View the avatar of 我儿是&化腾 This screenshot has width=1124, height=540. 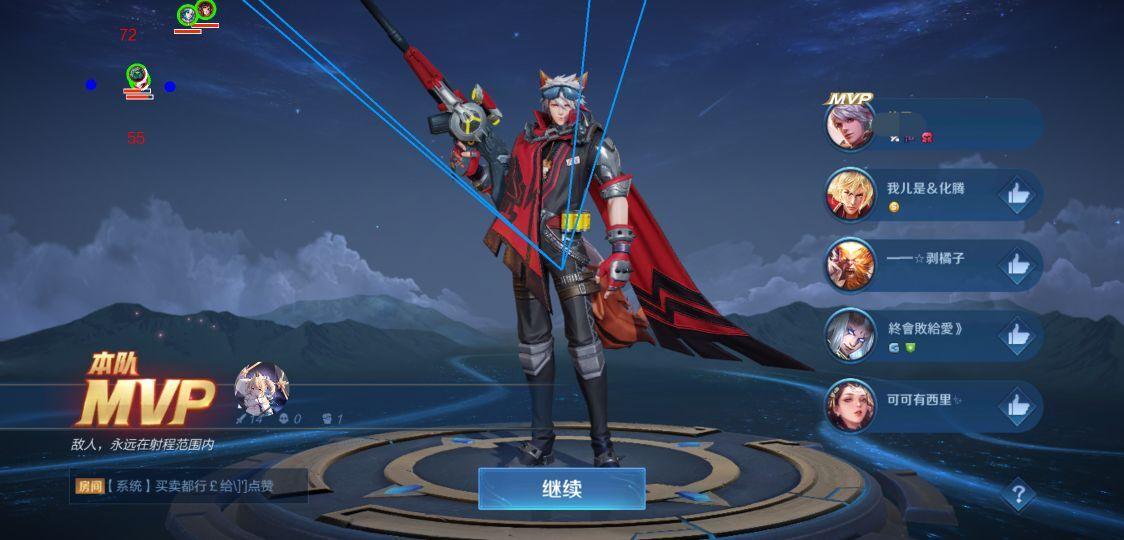(850, 195)
